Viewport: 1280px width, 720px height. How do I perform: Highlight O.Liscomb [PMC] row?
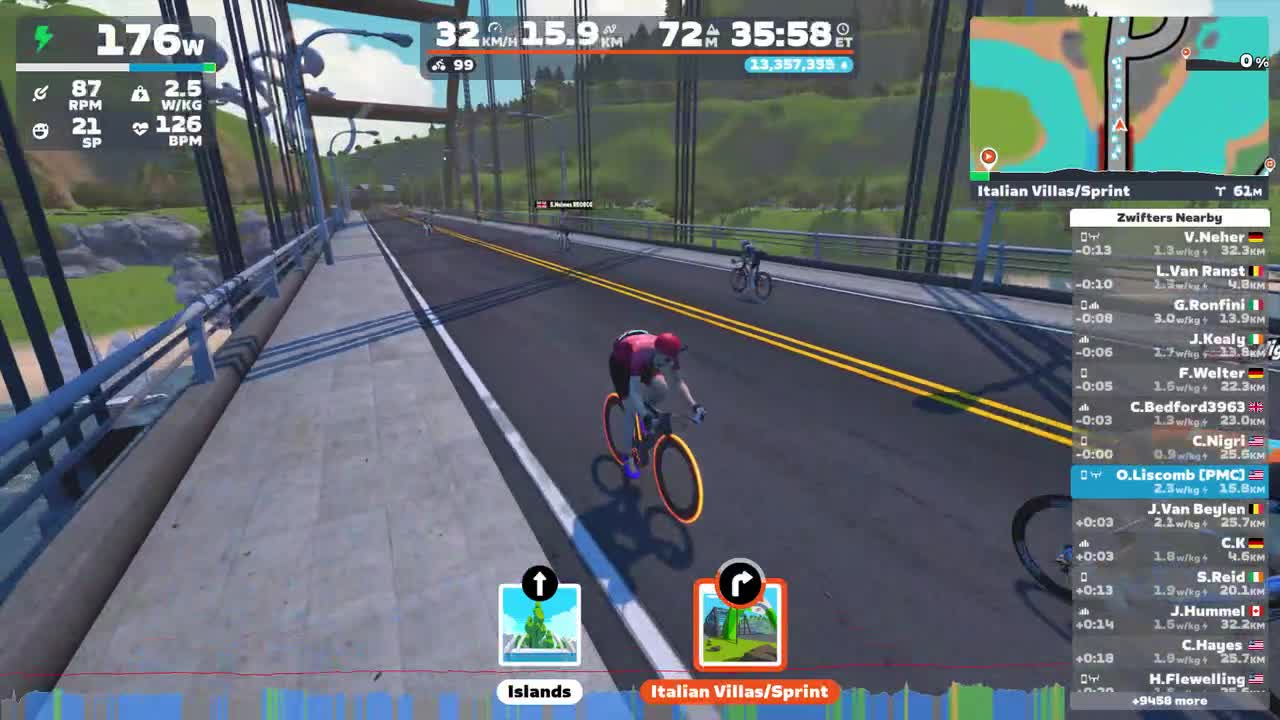click(x=1169, y=482)
